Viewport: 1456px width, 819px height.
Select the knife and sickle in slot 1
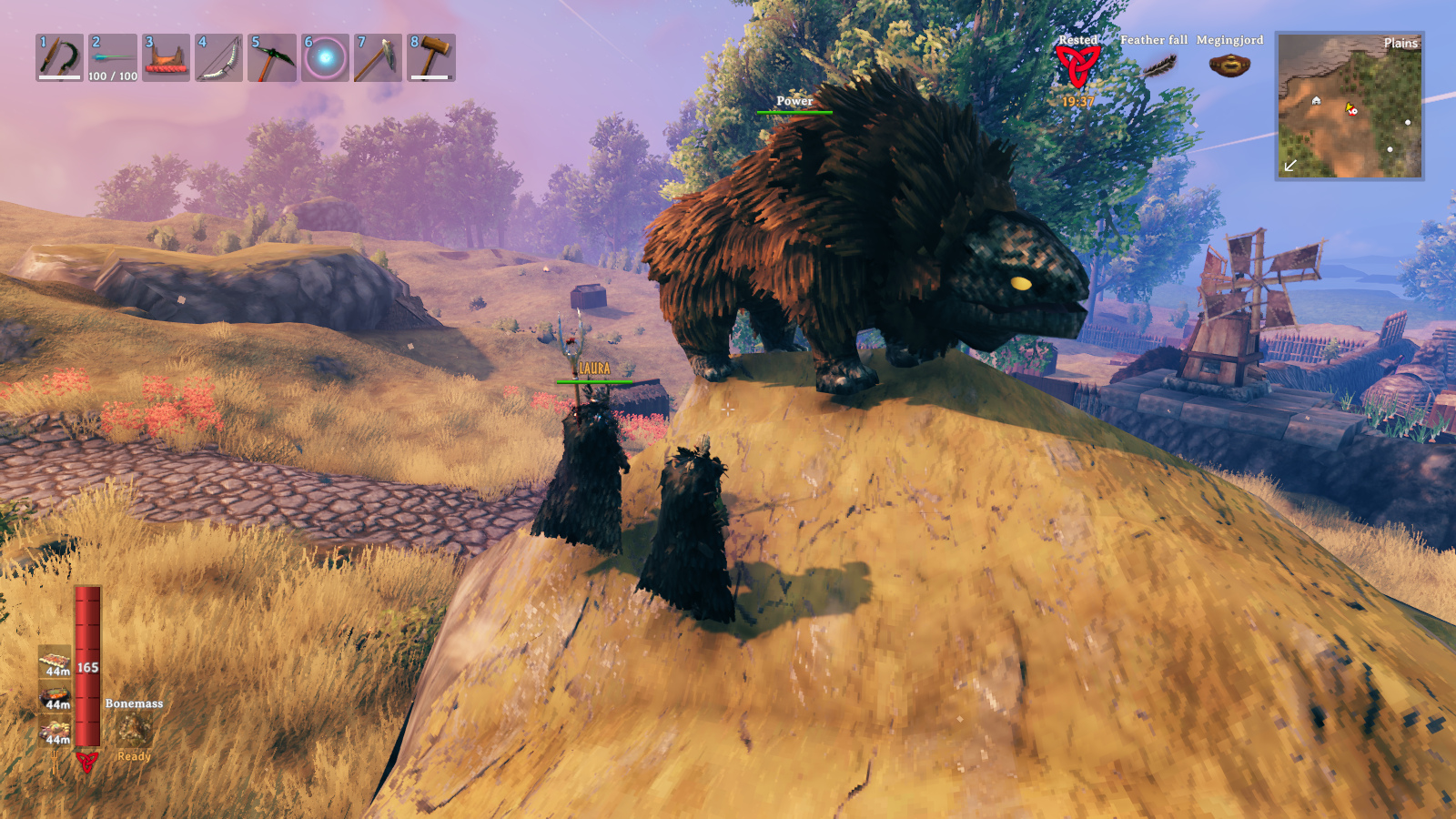point(59,57)
